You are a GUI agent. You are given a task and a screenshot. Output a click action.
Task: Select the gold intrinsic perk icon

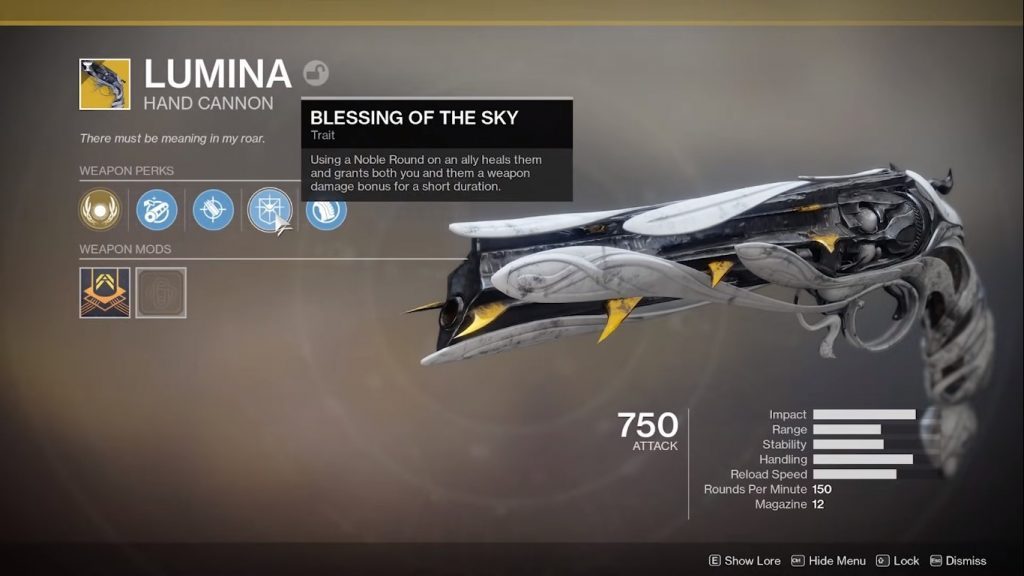(99, 210)
